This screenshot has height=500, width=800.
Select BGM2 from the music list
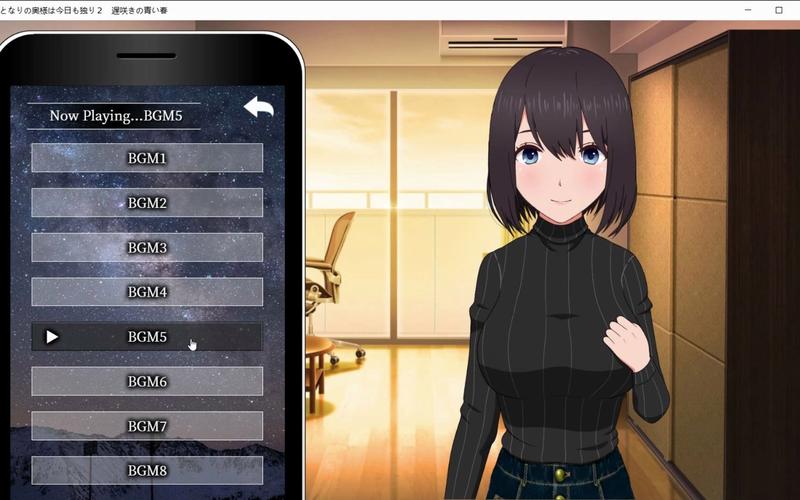(x=147, y=203)
